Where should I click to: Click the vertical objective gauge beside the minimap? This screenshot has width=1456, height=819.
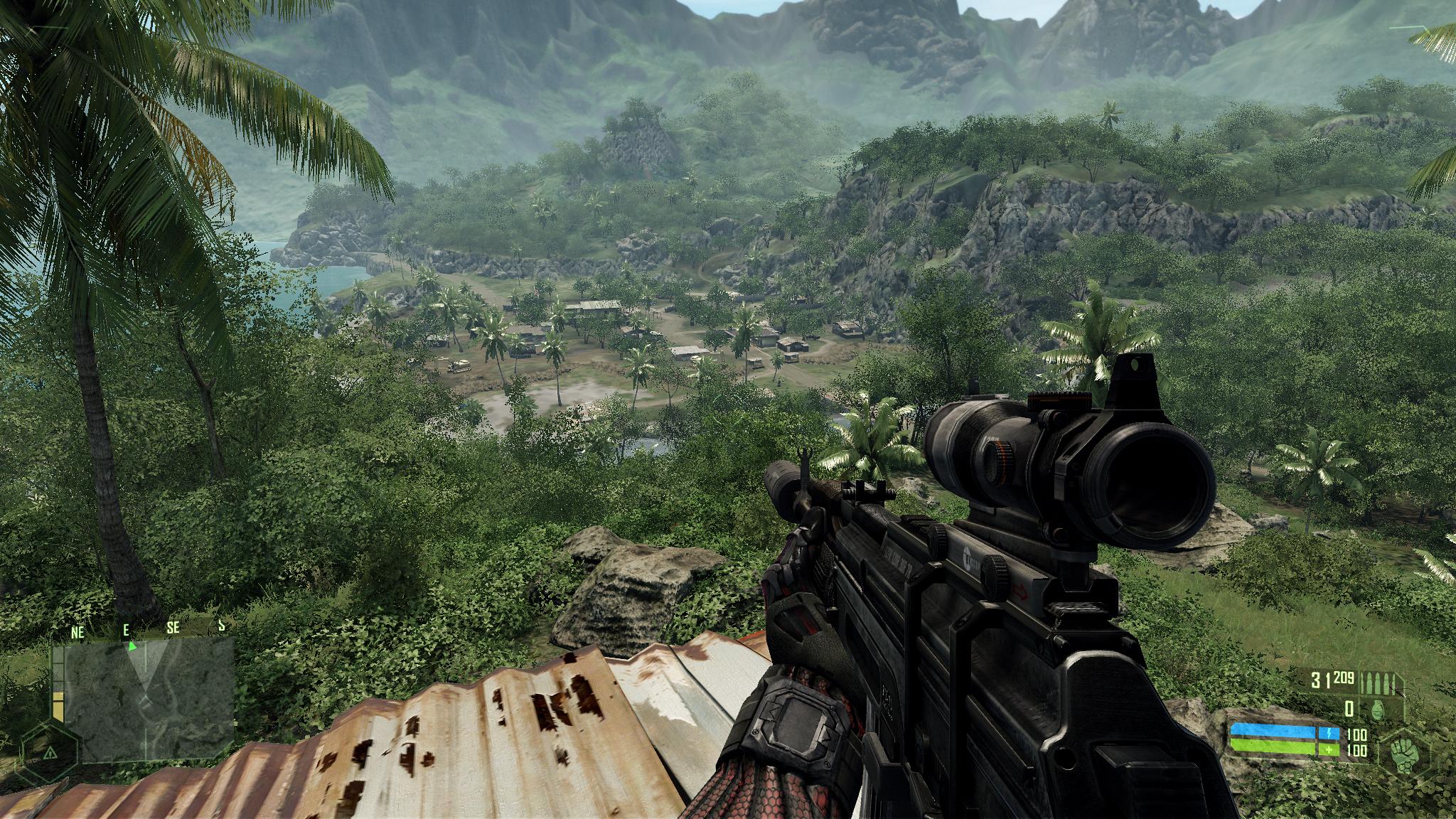pos(58,683)
